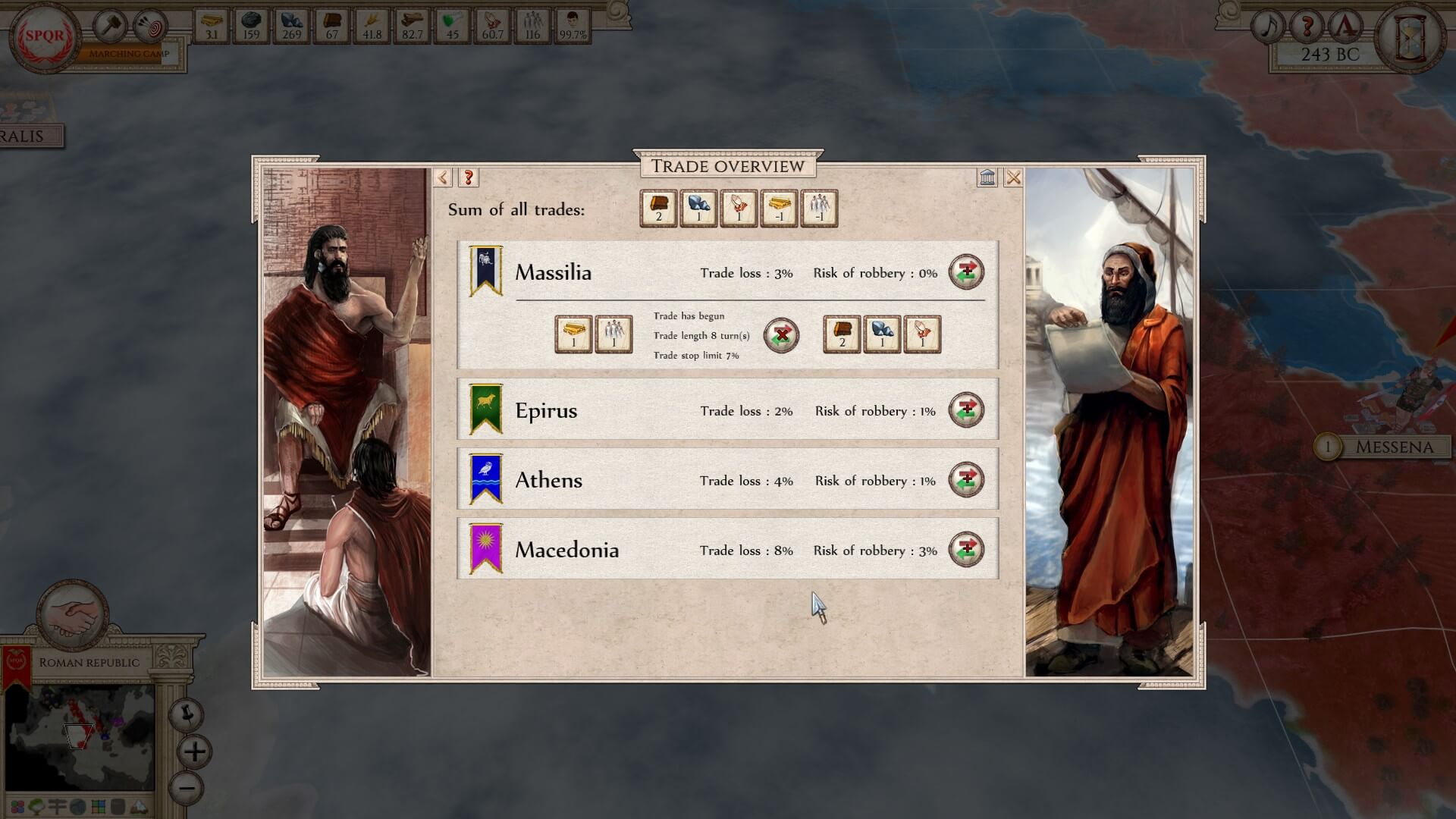Select the Messena city label
The height and width of the screenshot is (819, 1456).
point(1394,447)
